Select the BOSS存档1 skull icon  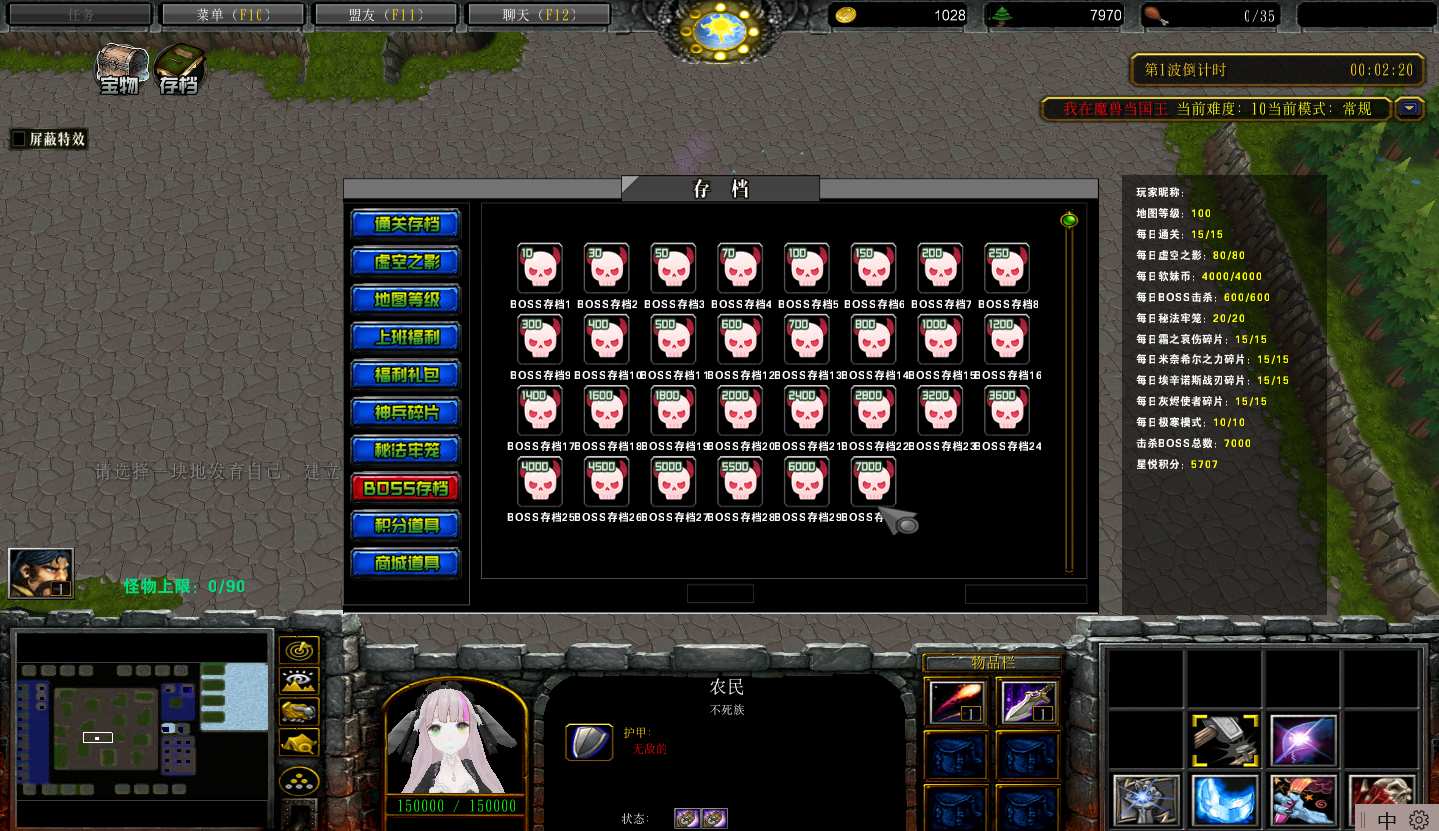(x=539, y=268)
